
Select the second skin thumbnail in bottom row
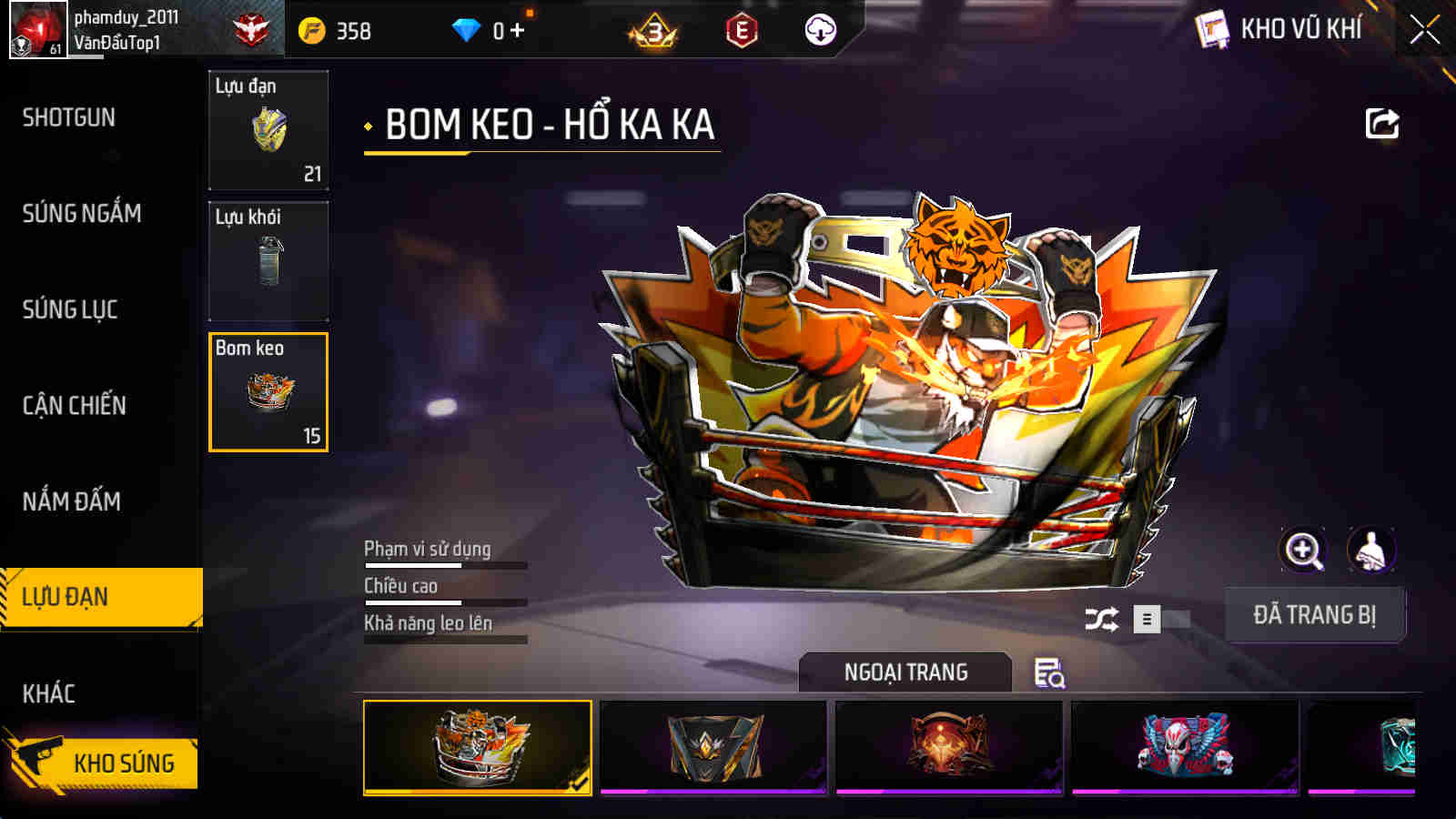pos(714,746)
